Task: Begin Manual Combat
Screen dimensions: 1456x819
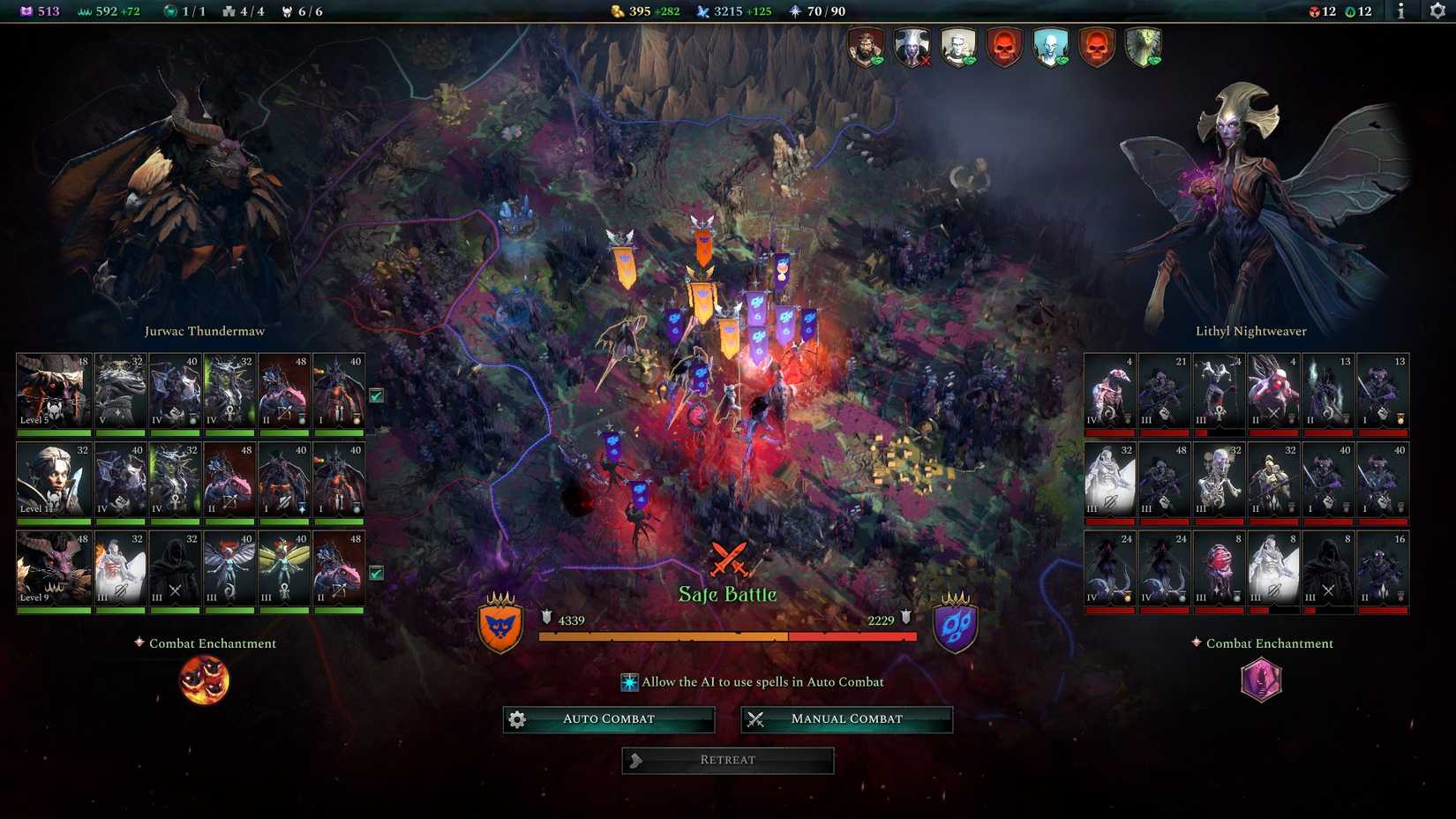Action: tap(846, 718)
